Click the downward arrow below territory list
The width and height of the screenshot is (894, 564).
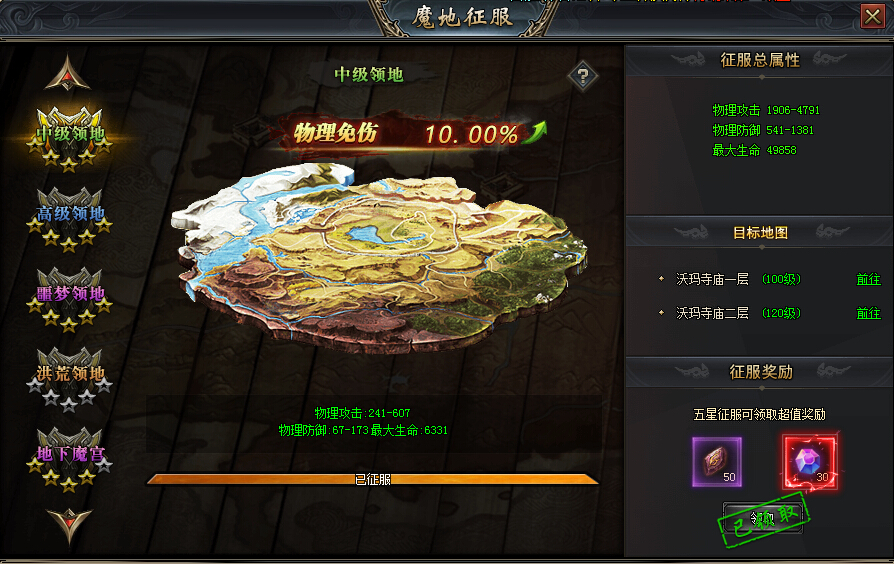pyautogui.click(x=68, y=522)
